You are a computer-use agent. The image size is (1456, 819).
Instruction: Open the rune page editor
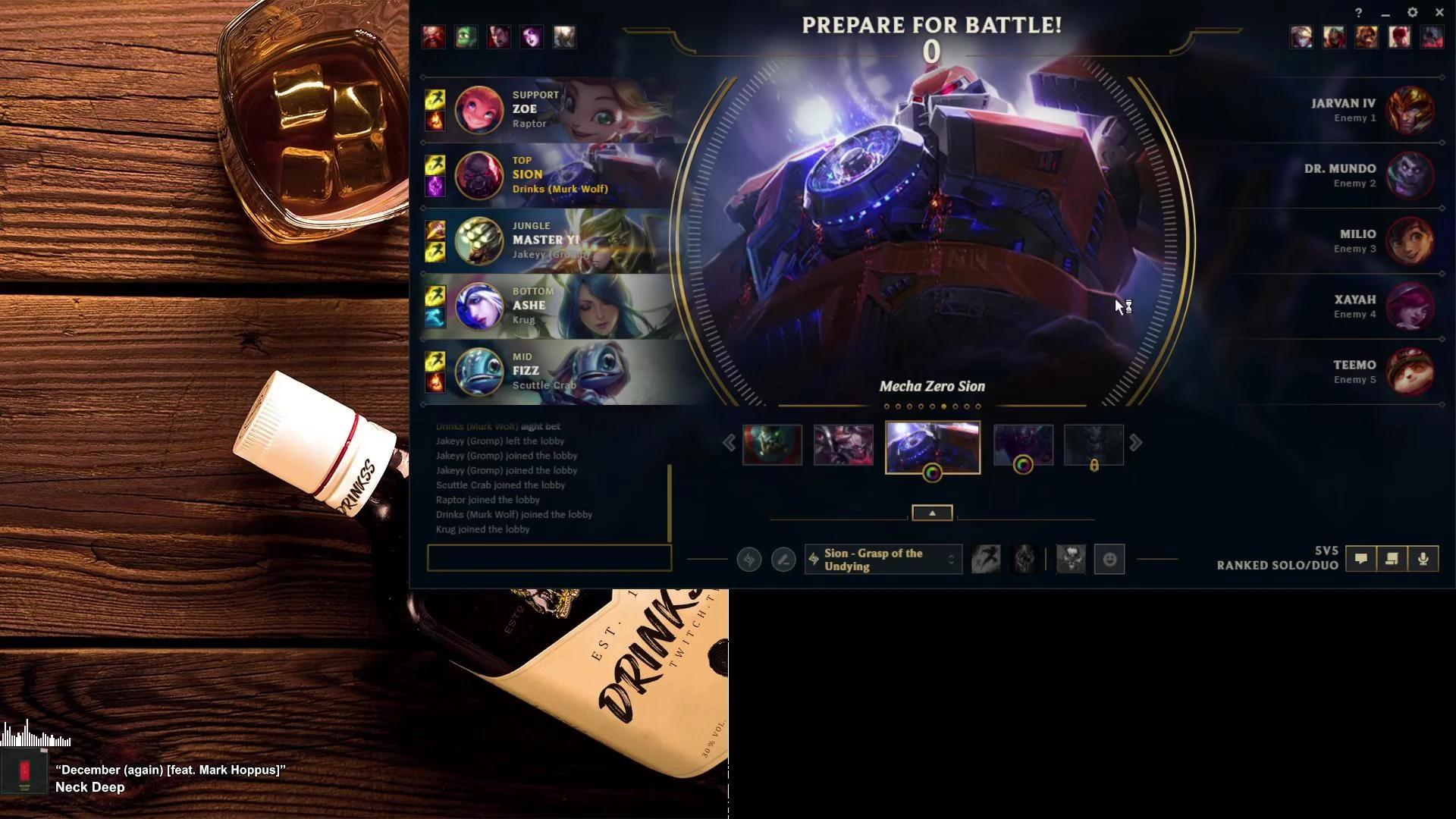[x=783, y=559]
